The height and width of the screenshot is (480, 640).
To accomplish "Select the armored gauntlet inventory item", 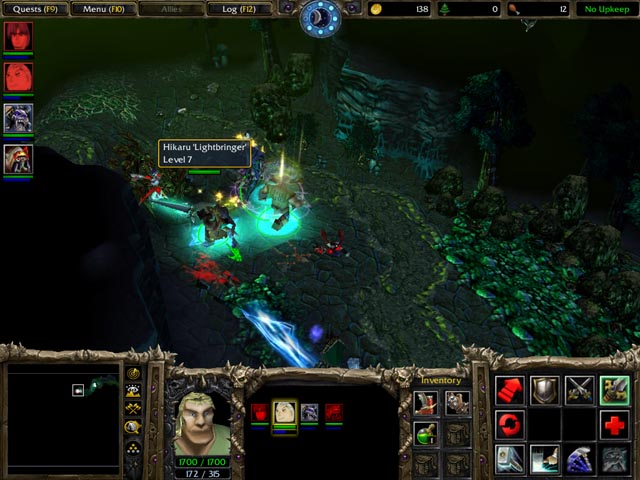I will pyautogui.click(x=458, y=402).
